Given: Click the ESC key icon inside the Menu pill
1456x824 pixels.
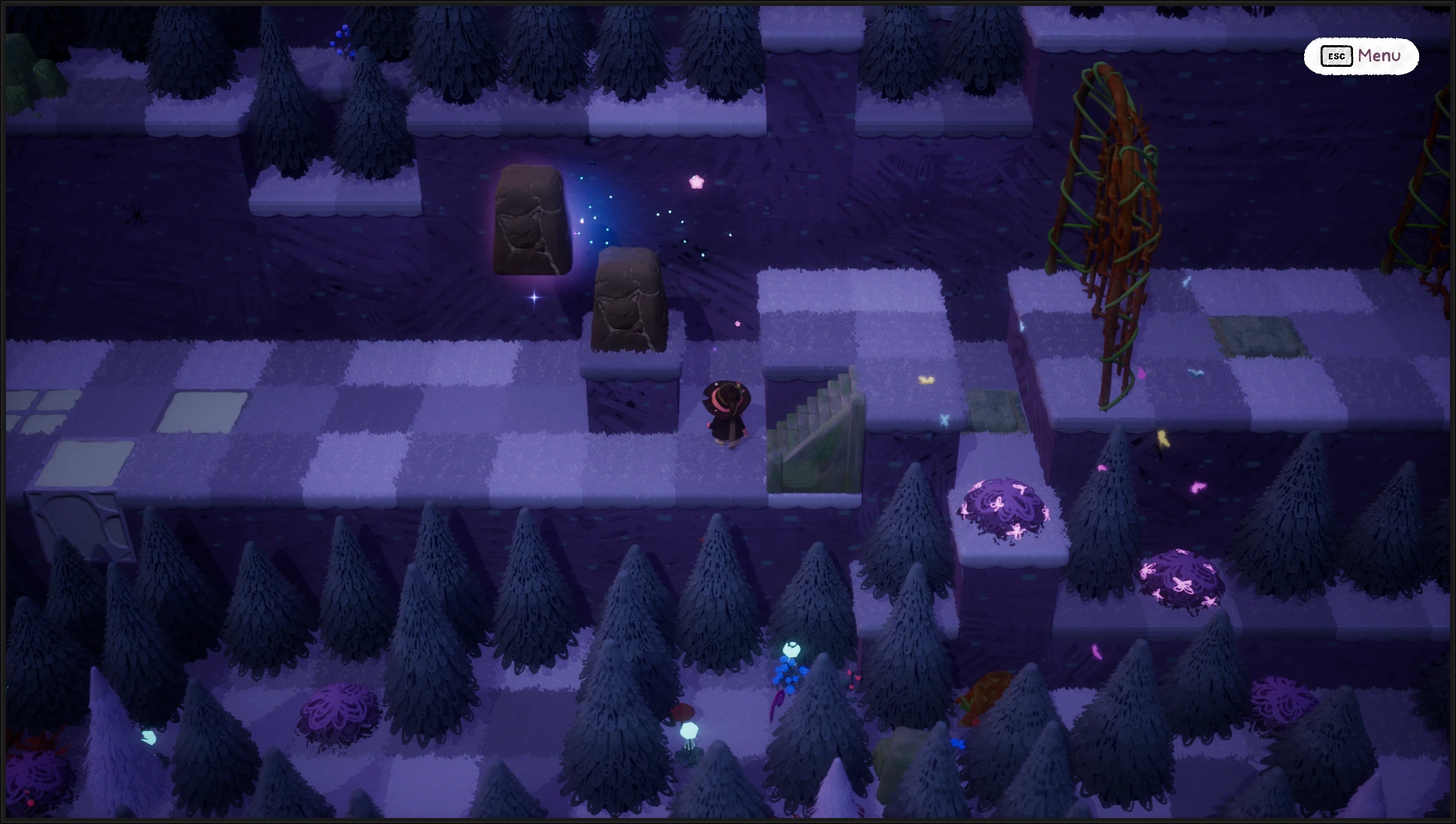Looking at the screenshot, I should click(x=1336, y=56).
